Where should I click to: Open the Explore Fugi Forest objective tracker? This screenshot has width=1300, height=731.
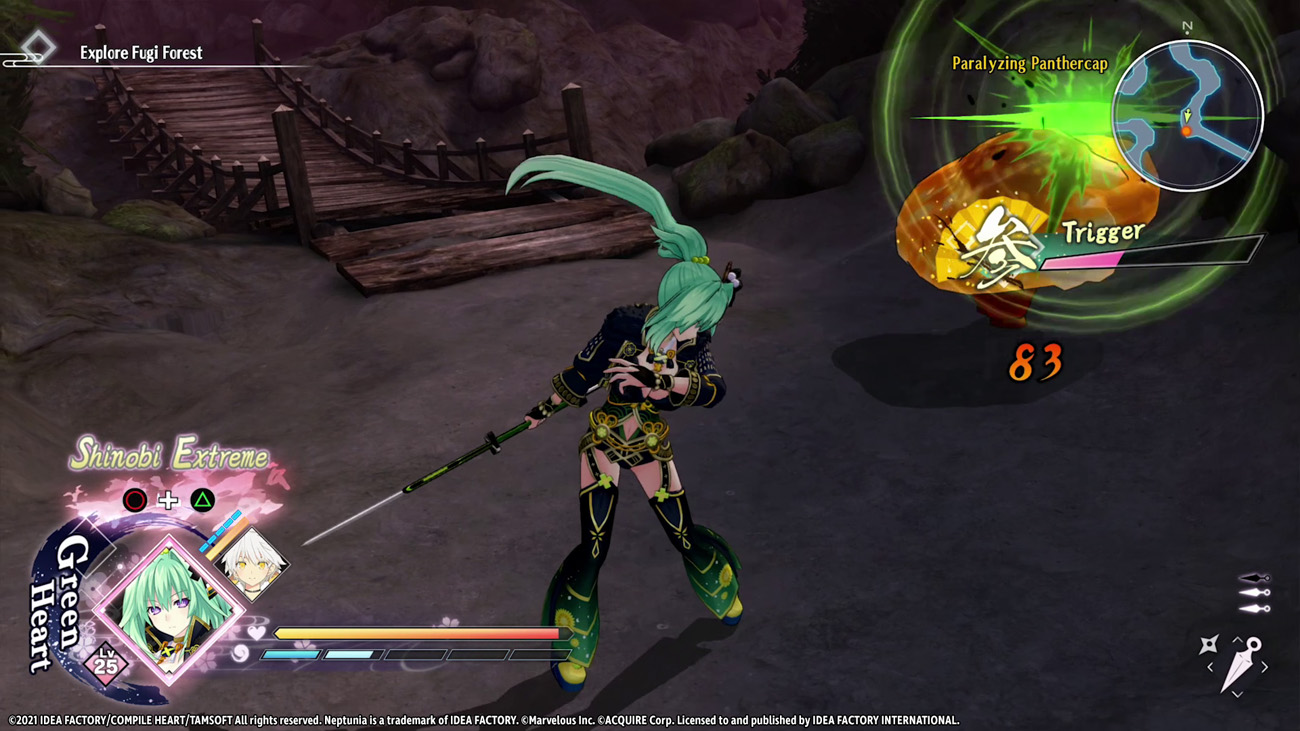[141, 53]
